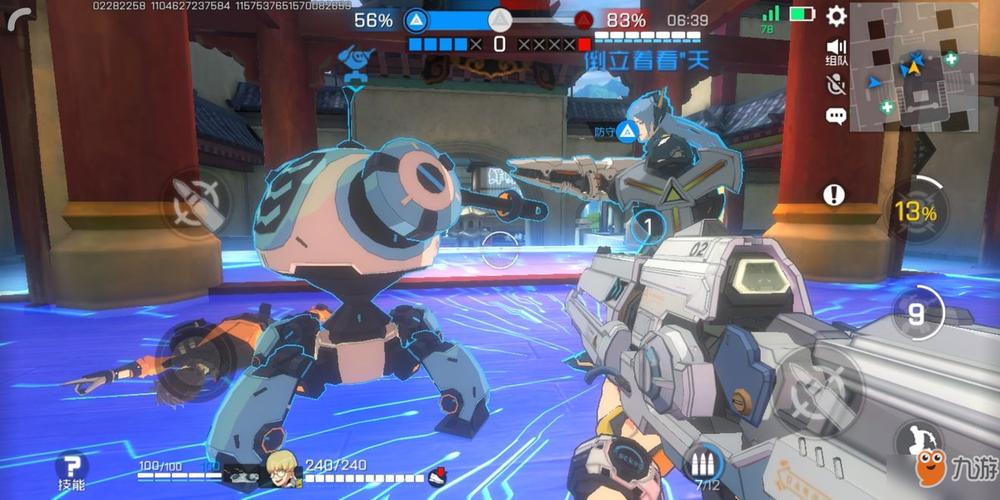Tap the minimap
Image resolution: width=1000 pixels, height=500 pixels.
click(914, 66)
